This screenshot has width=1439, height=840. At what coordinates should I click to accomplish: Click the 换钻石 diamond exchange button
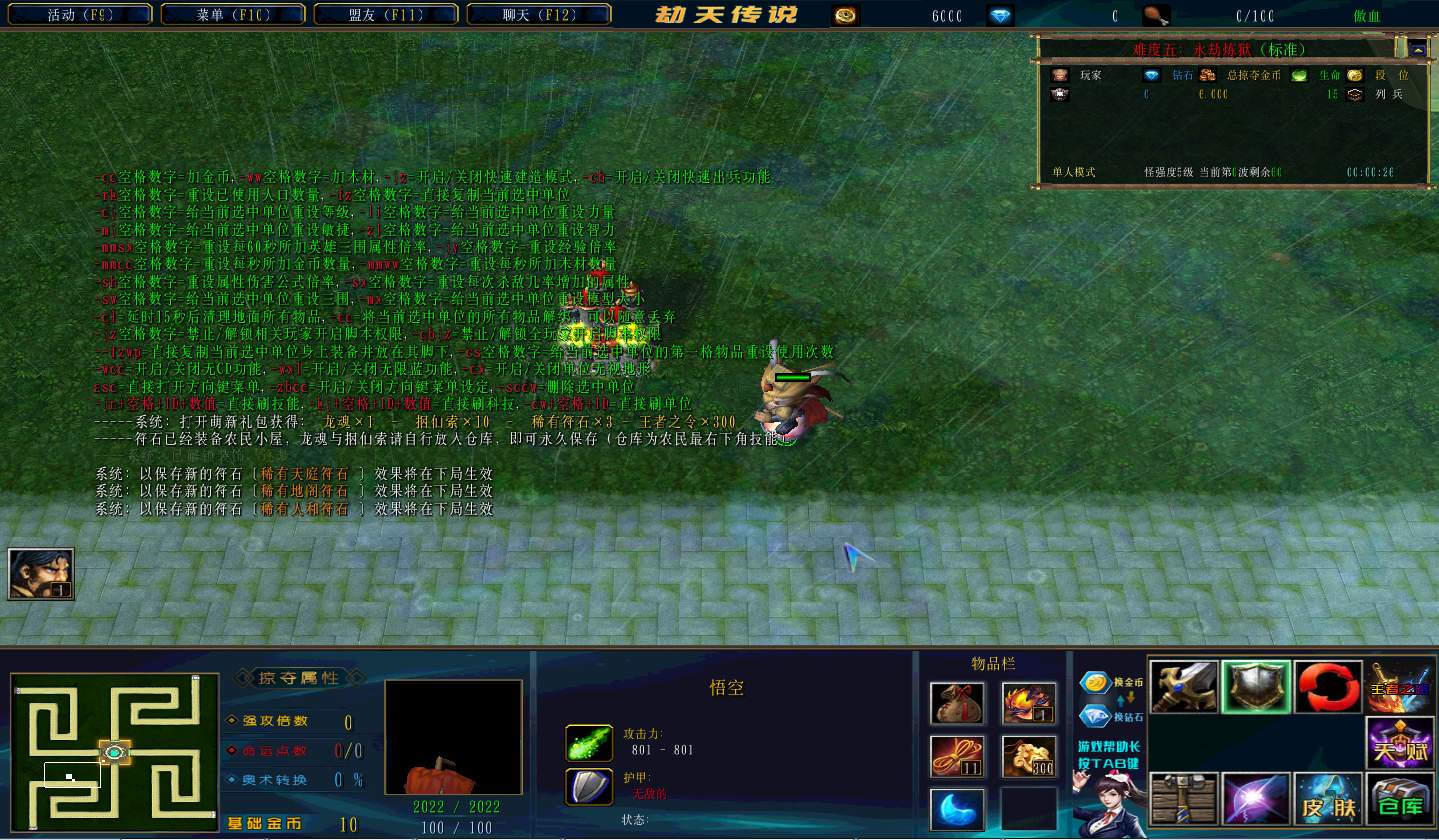pyautogui.click(x=1110, y=716)
